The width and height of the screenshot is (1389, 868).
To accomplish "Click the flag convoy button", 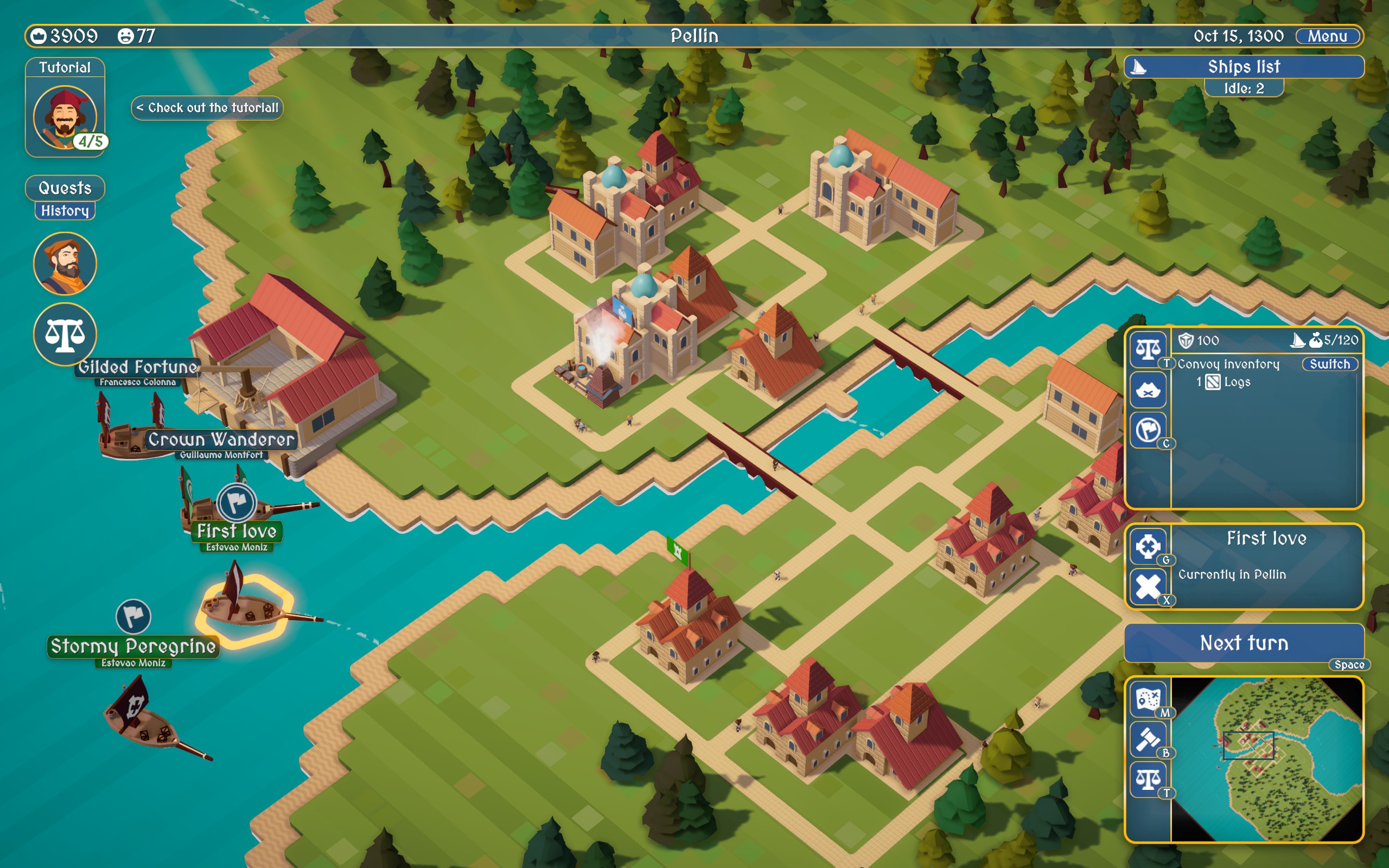I will pos(1148,430).
